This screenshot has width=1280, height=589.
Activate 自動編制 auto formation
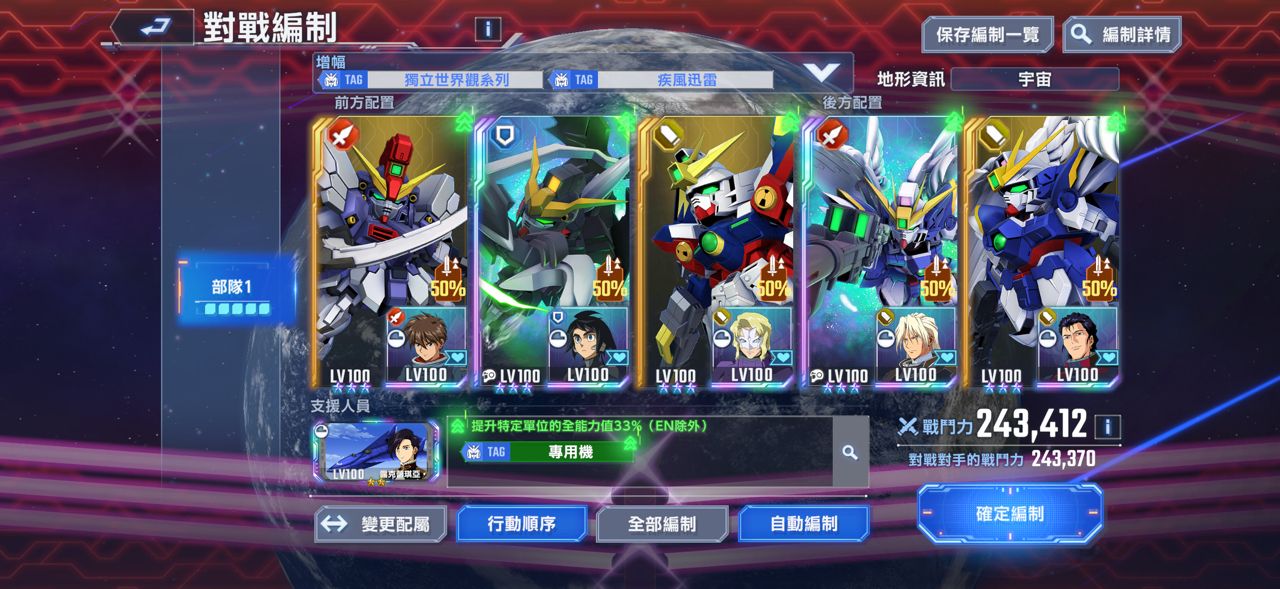click(803, 523)
